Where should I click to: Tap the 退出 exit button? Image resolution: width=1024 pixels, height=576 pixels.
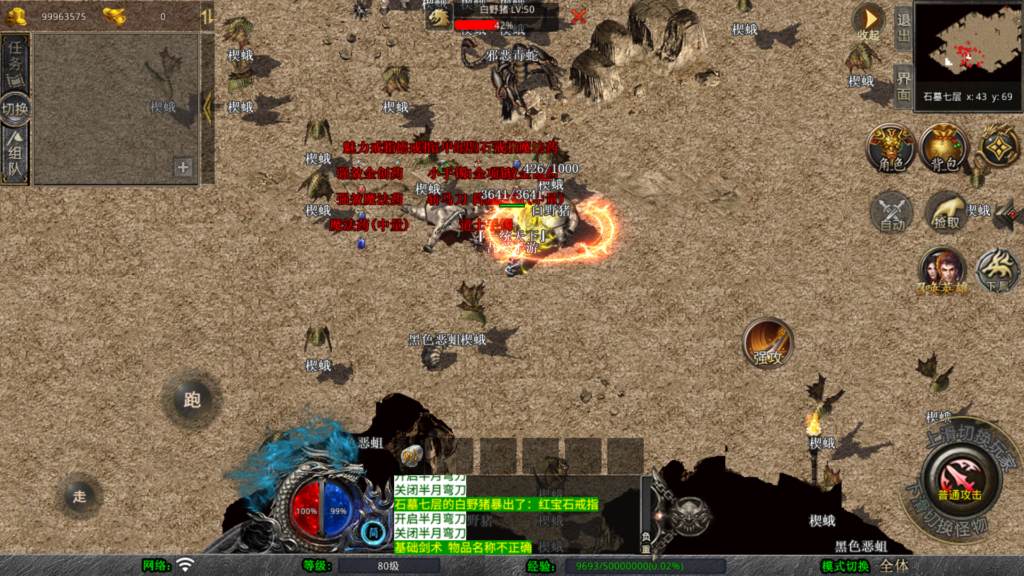(x=903, y=27)
